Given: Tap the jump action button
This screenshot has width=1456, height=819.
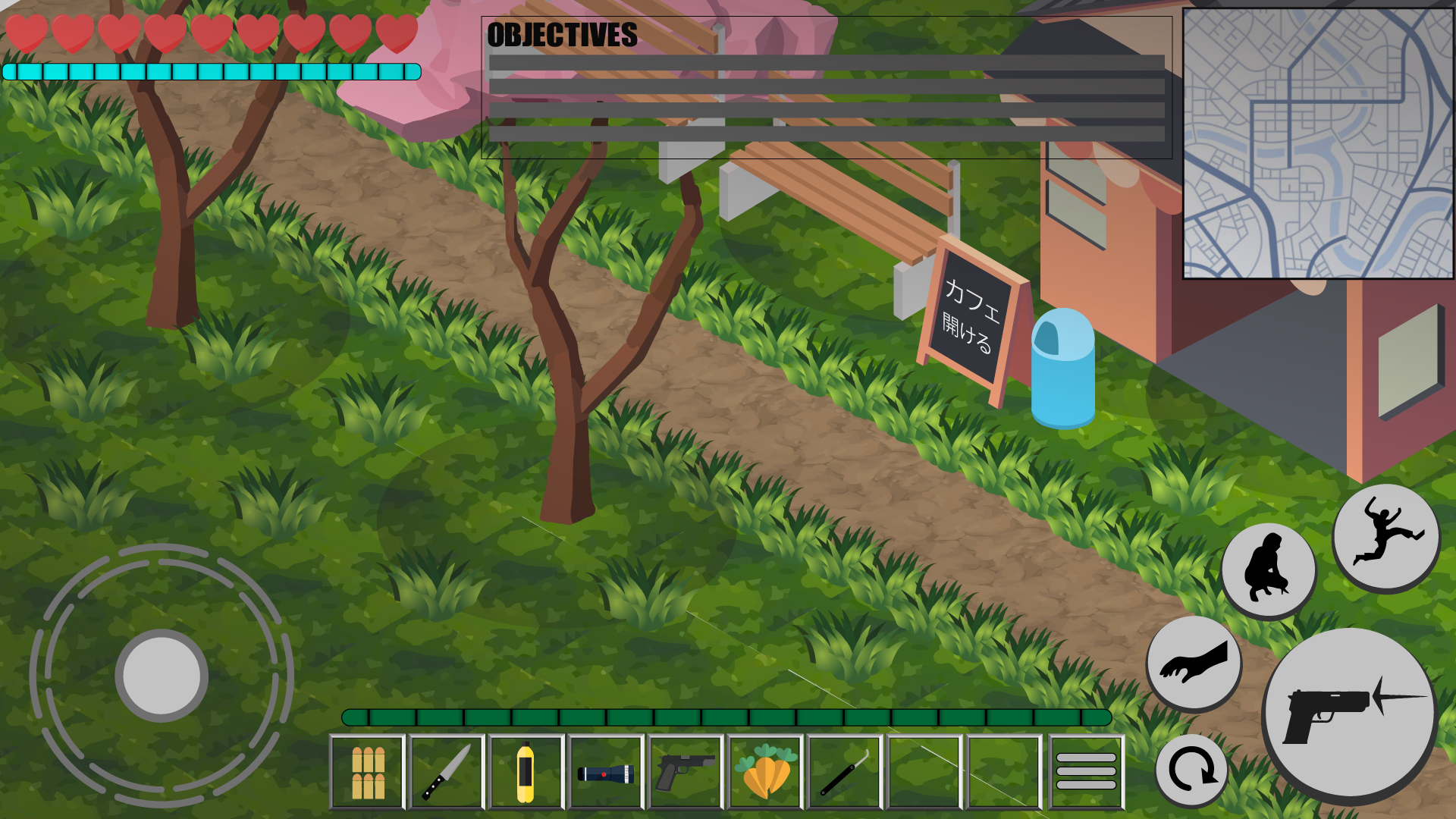Looking at the screenshot, I should point(1385,536).
